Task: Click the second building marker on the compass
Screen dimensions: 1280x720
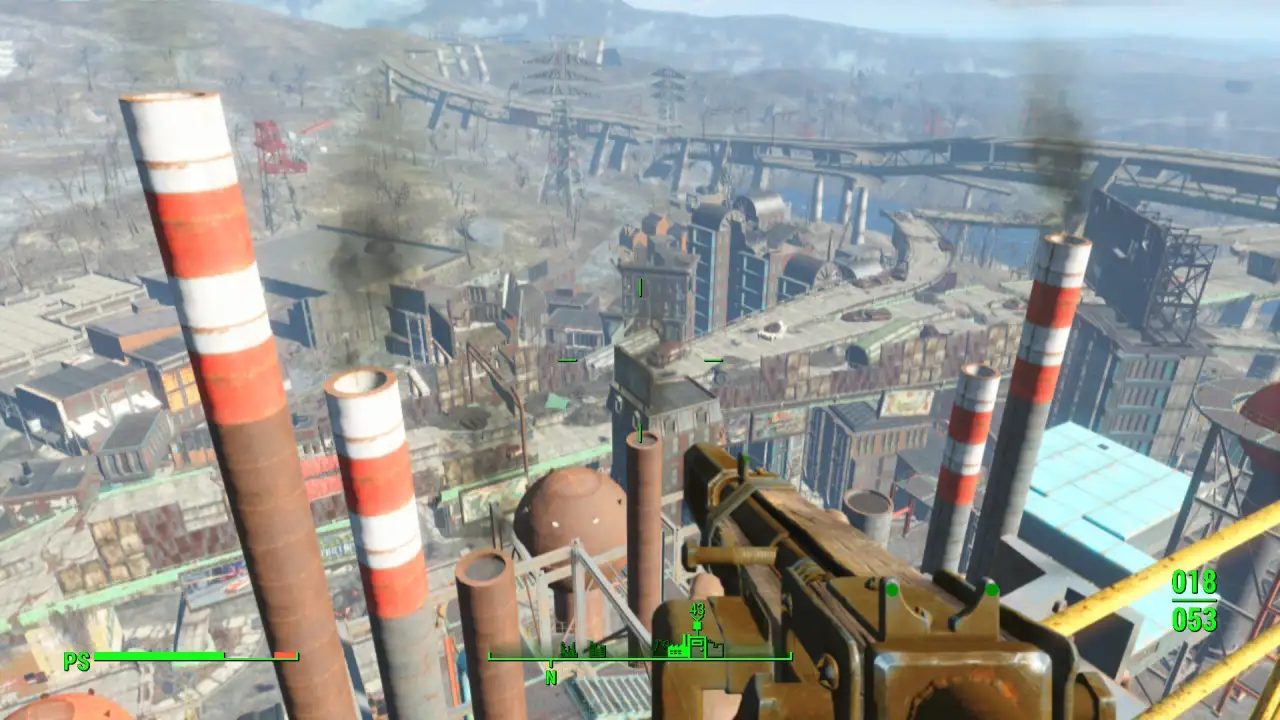Action: click(x=597, y=650)
